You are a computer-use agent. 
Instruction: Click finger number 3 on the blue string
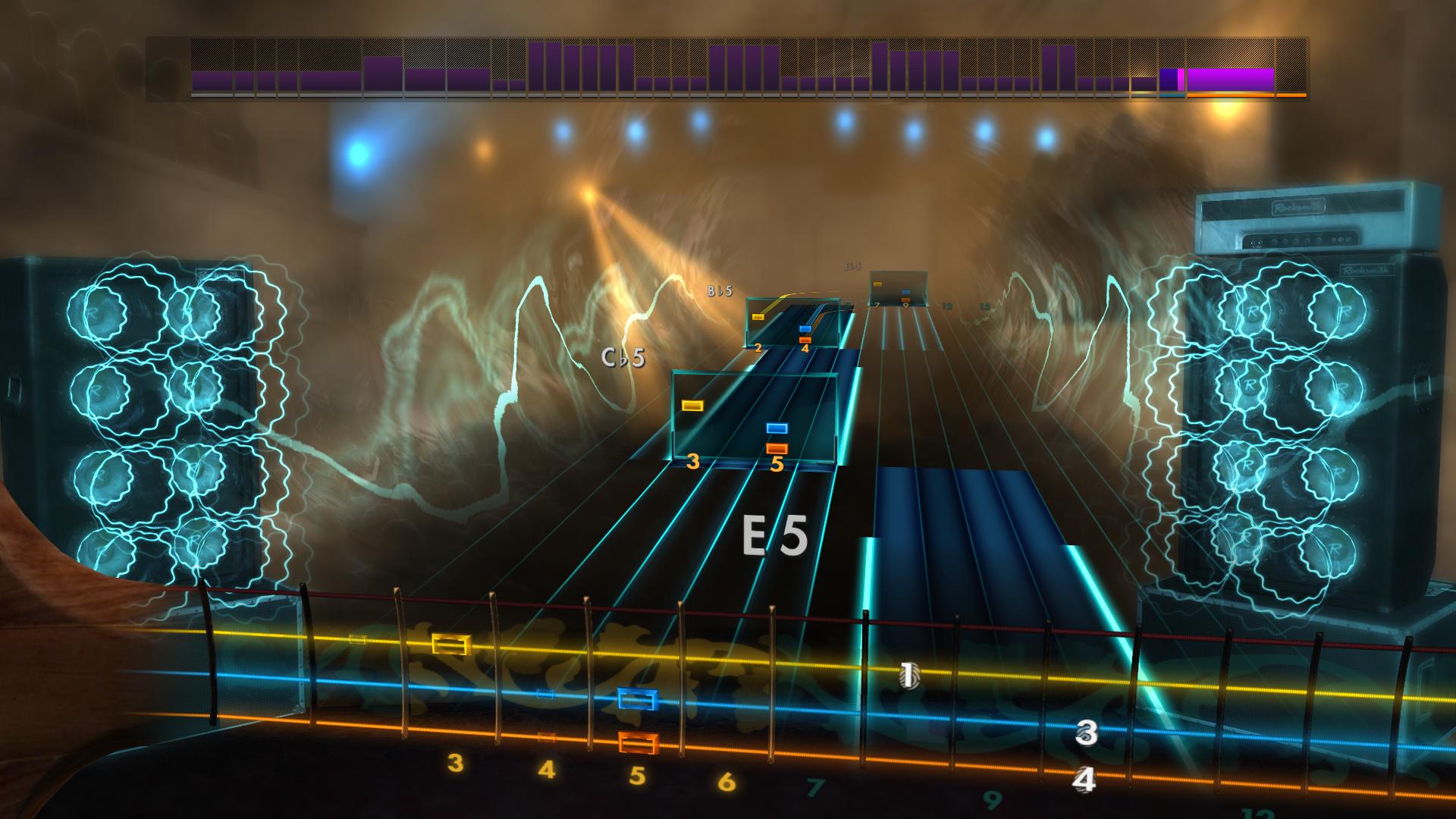(x=1087, y=733)
